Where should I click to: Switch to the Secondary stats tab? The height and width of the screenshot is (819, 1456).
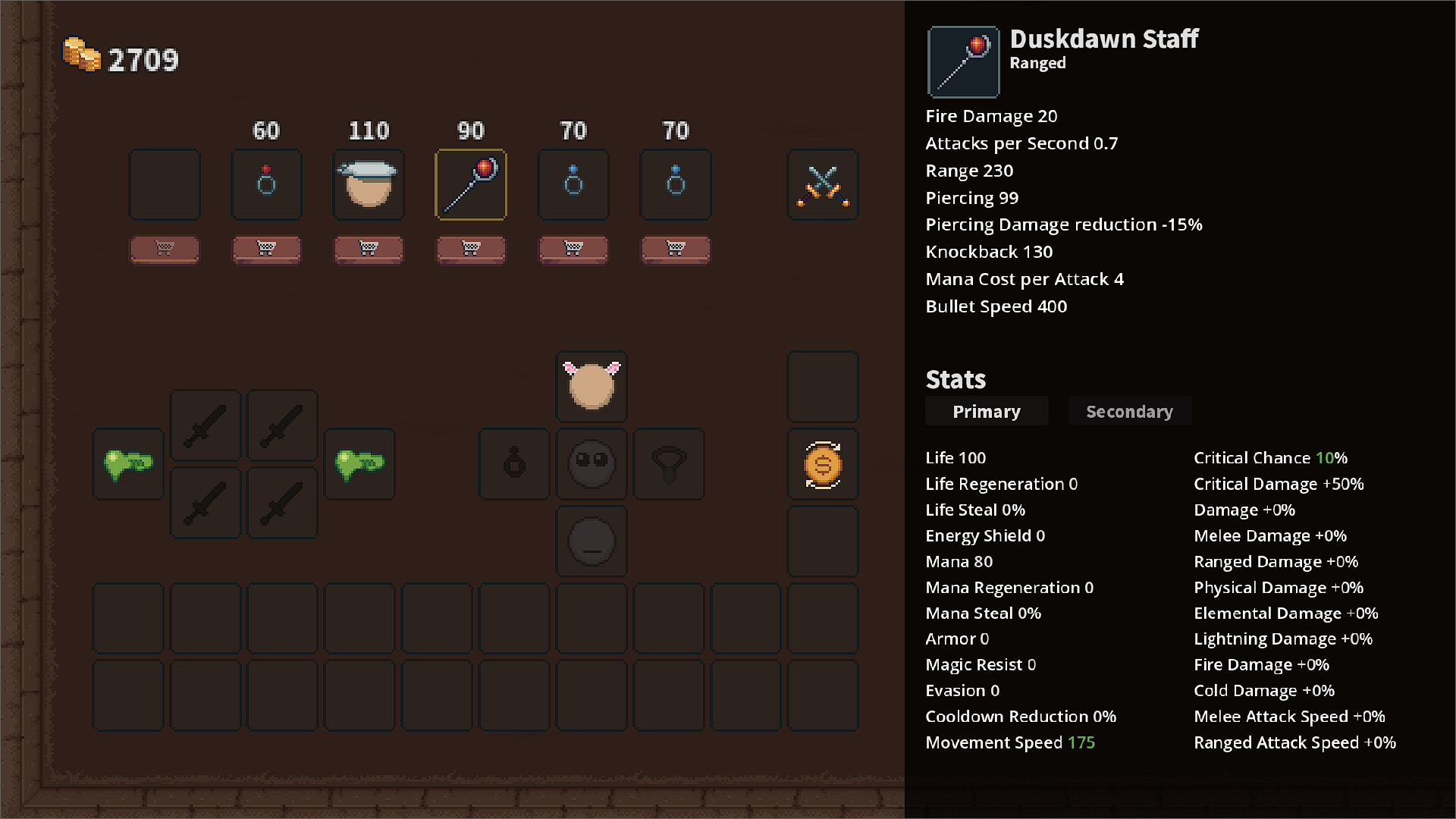[1129, 411]
